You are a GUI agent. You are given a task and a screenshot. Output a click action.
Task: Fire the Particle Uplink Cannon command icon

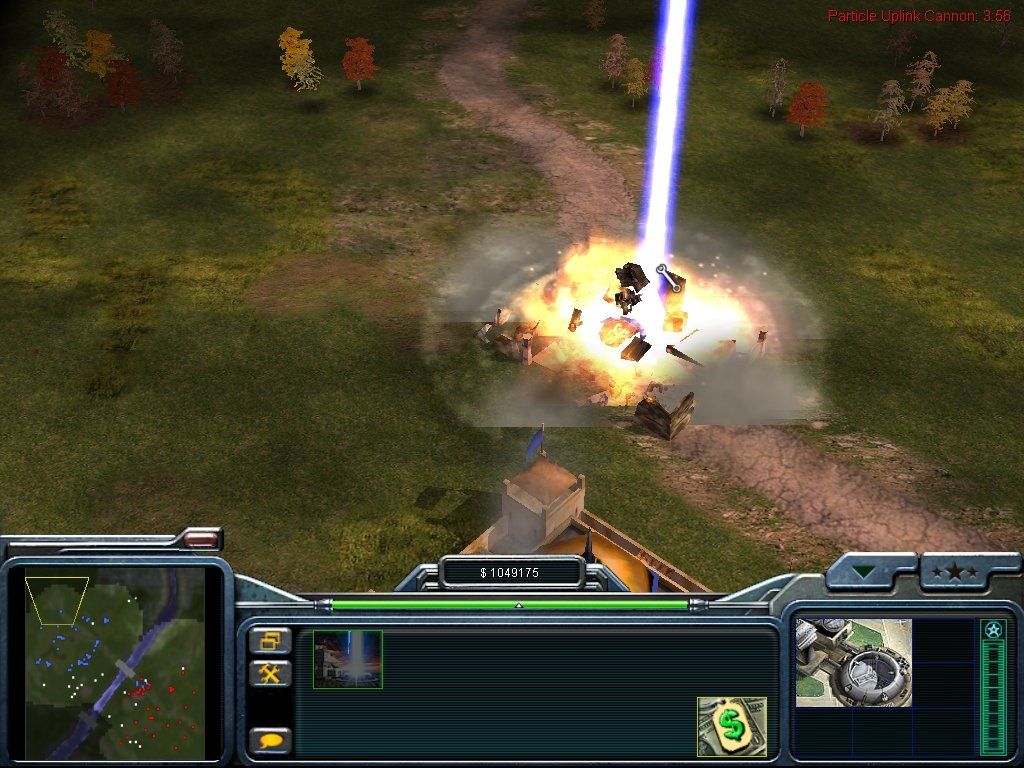click(347, 659)
